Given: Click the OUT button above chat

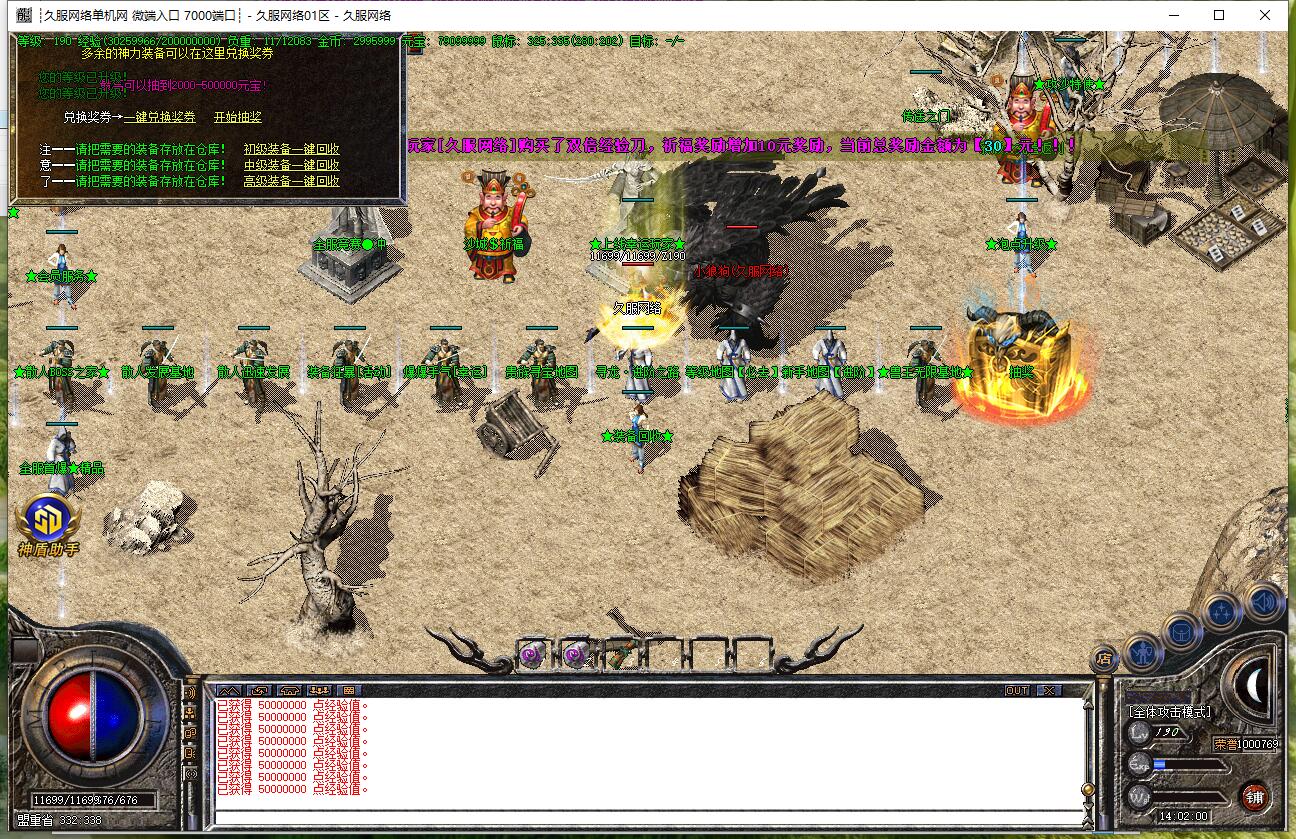Looking at the screenshot, I should [x=1017, y=690].
